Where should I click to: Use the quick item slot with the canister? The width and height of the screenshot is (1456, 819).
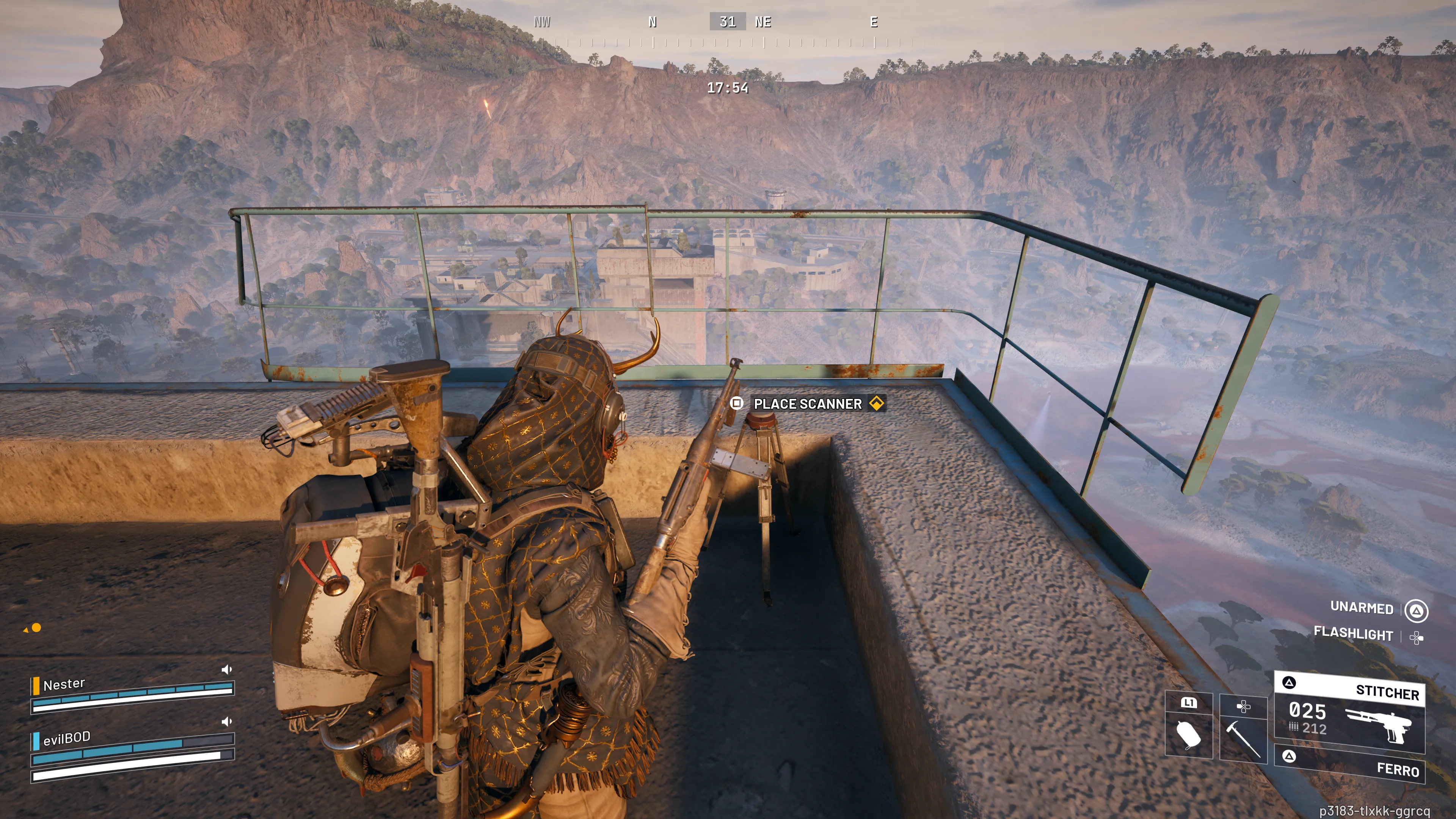(1189, 733)
